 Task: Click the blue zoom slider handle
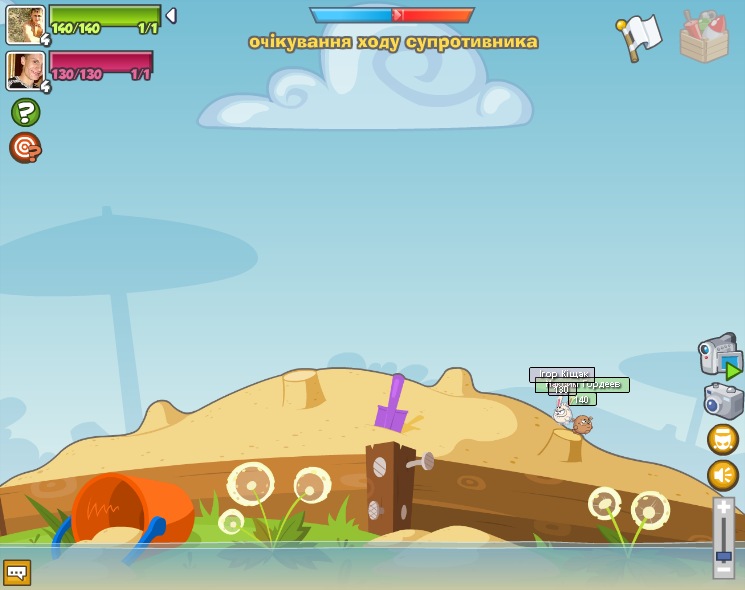tap(723, 555)
